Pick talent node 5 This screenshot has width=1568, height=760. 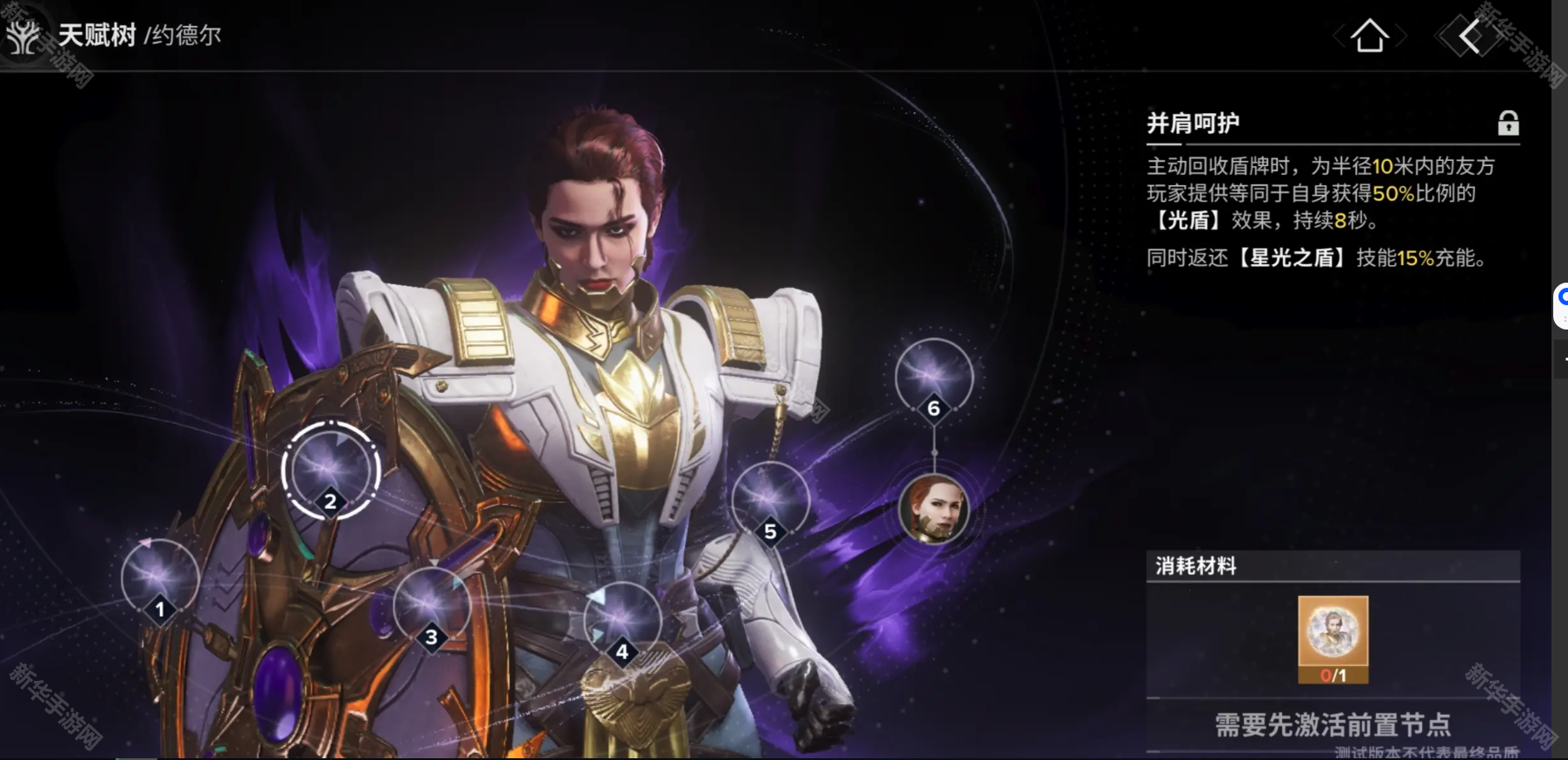click(x=770, y=501)
